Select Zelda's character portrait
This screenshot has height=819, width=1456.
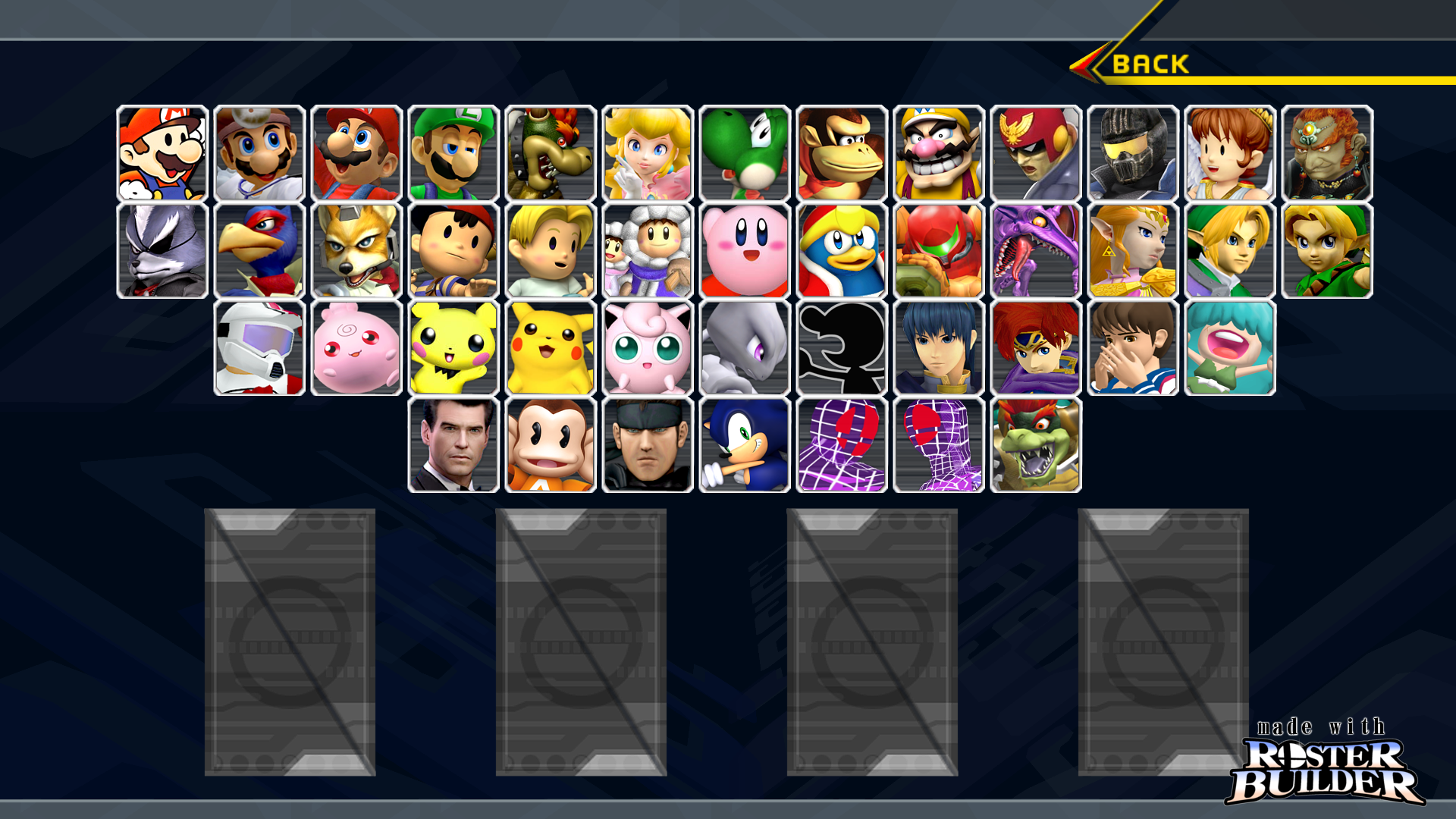coord(1131,249)
